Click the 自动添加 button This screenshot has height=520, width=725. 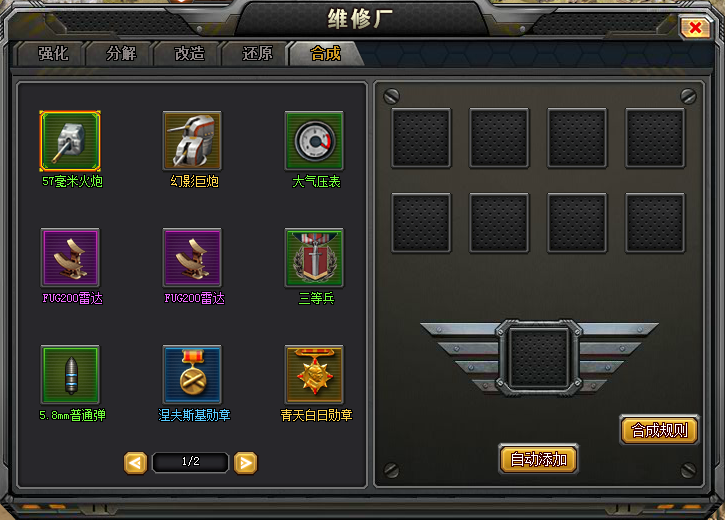[x=538, y=459]
